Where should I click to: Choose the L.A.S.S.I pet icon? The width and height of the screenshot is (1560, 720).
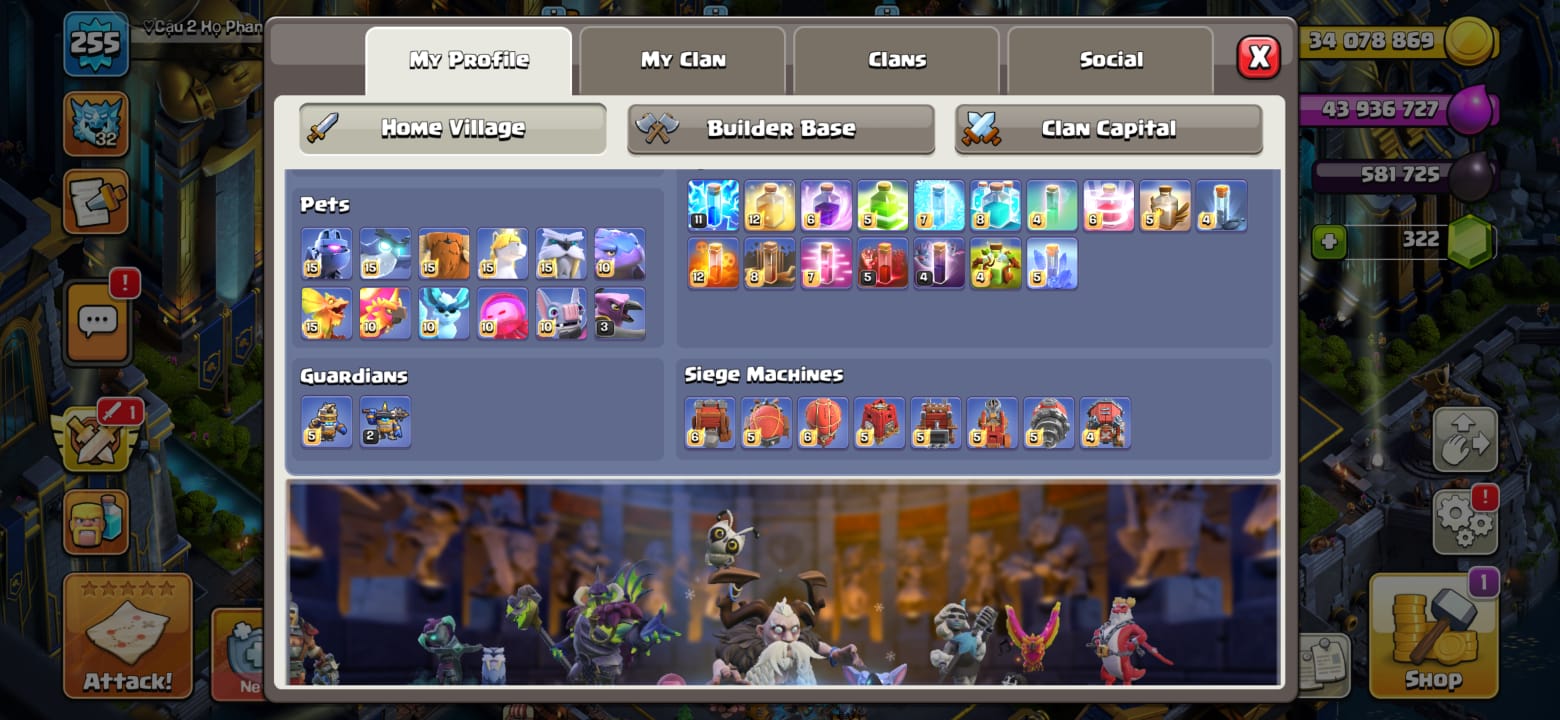pos(327,253)
